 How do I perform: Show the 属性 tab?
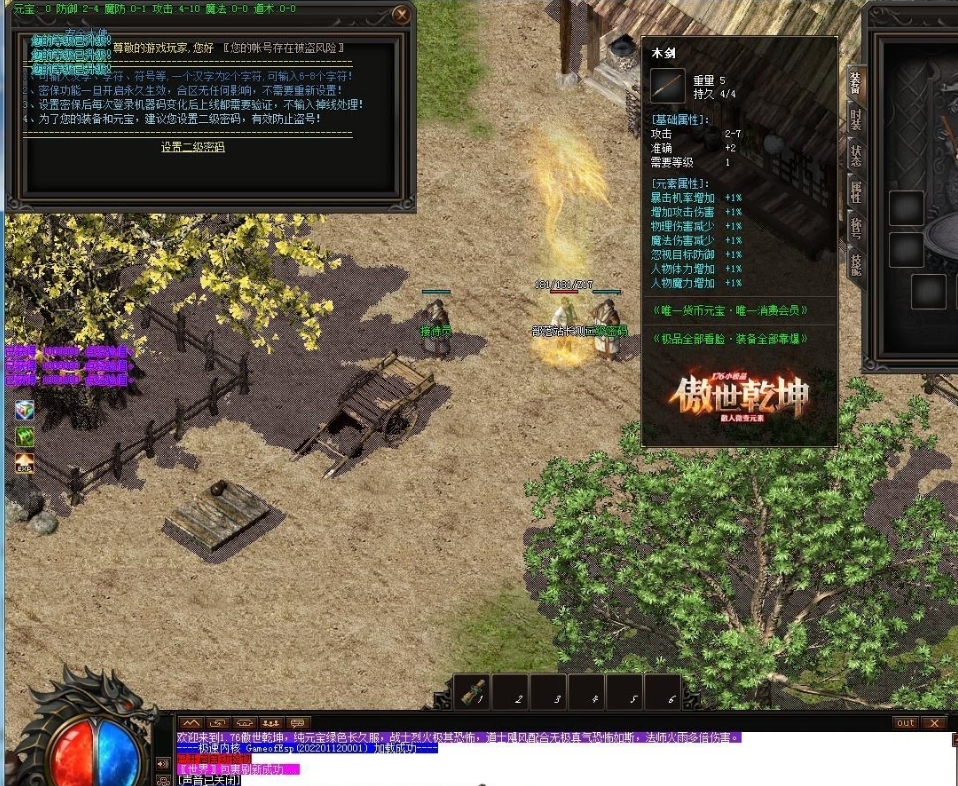pos(856,191)
